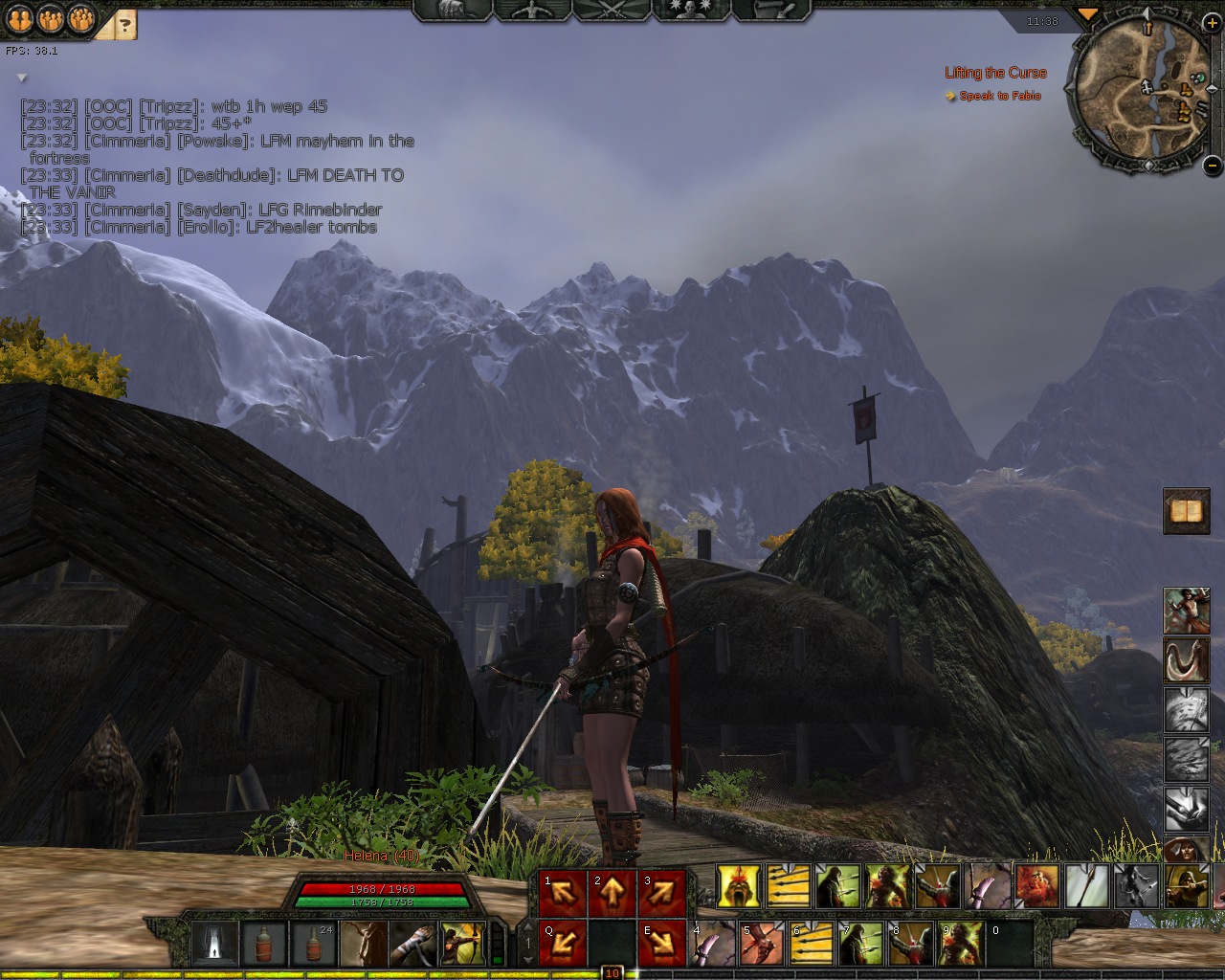Use the potion flask with count 24
The width and height of the screenshot is (1225, 980).
[314, 944]
